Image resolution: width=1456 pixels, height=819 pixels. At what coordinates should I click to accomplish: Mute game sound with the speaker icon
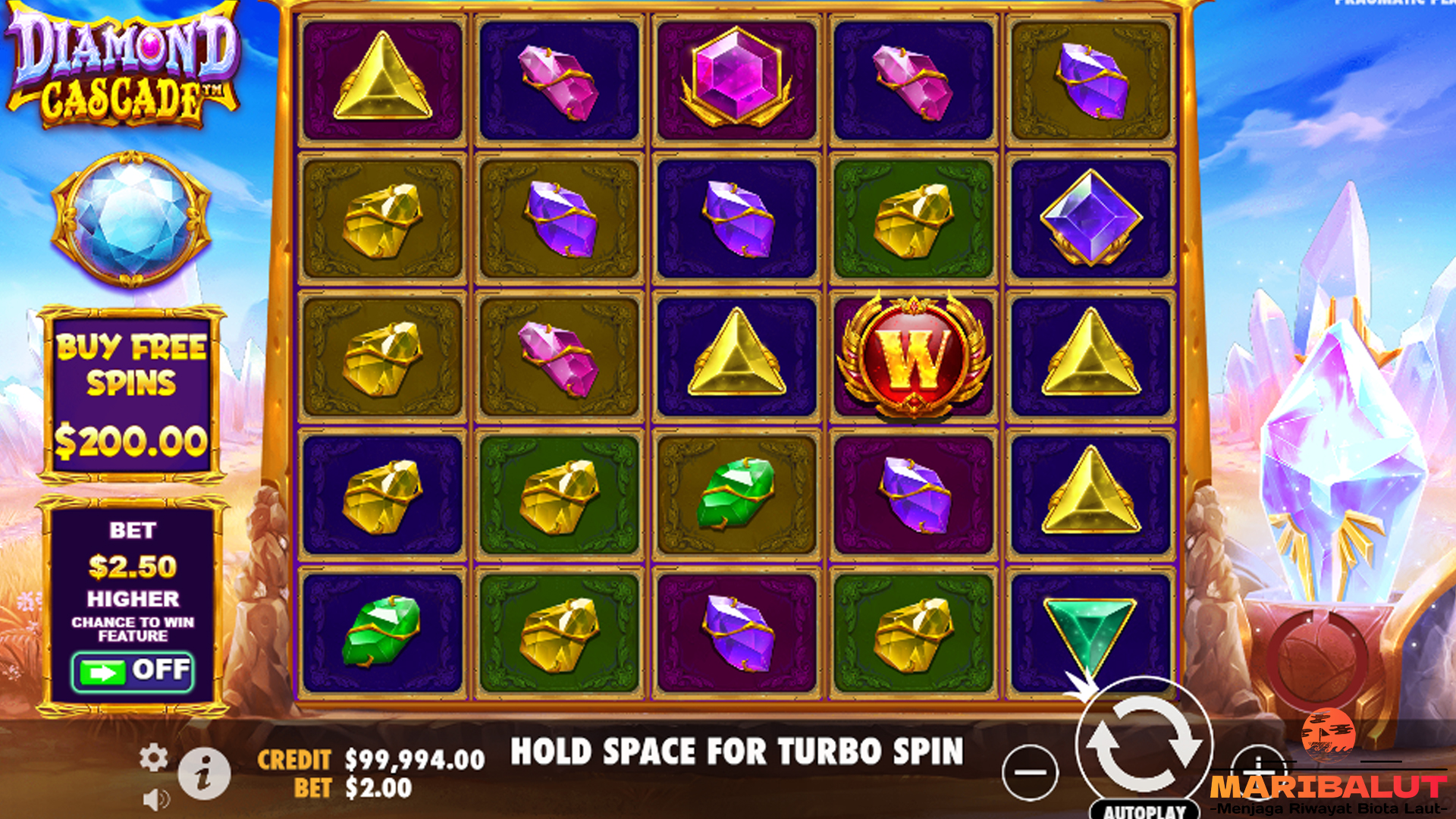[157, 800]
